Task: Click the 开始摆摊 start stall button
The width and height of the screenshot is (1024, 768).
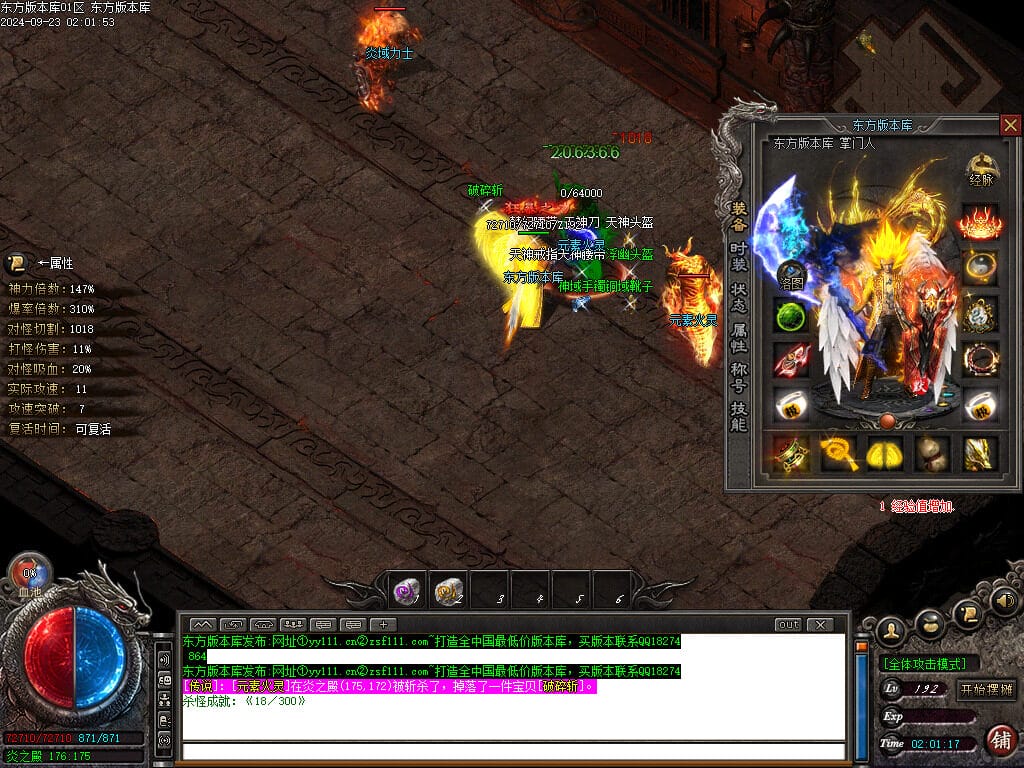Action: [986, 689]
